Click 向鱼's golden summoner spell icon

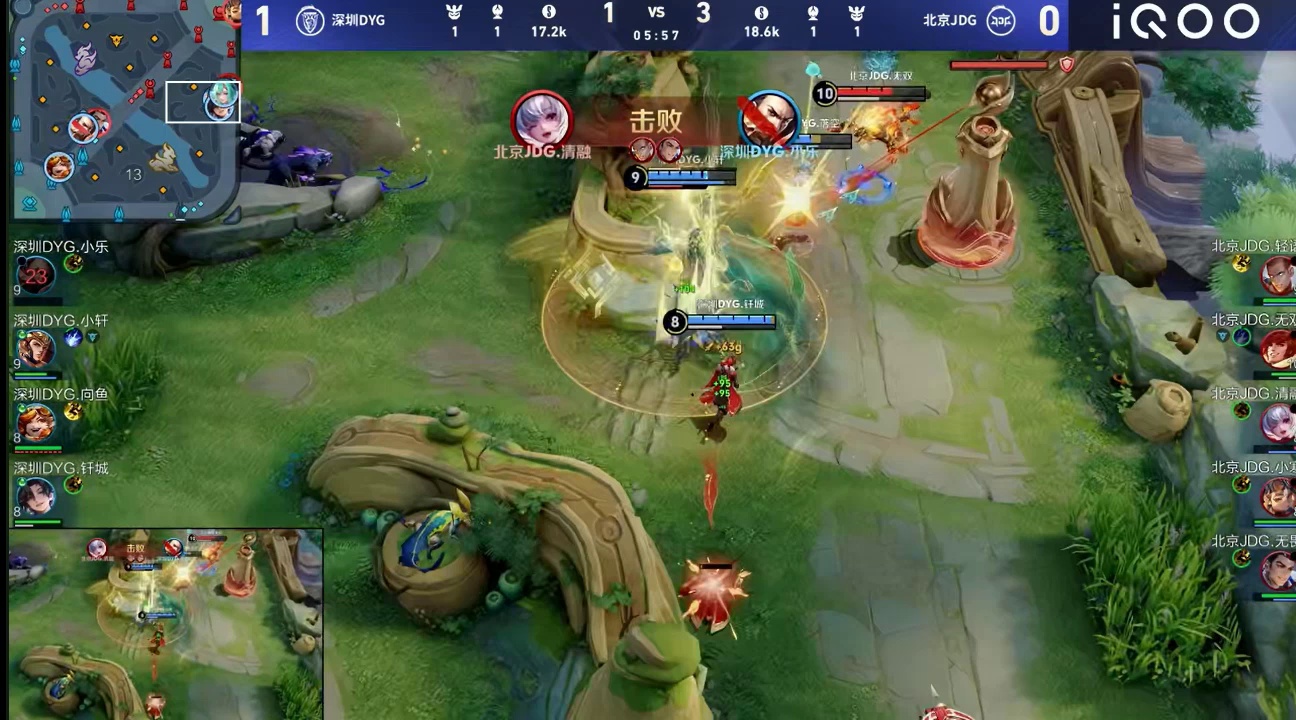[73, 411]
